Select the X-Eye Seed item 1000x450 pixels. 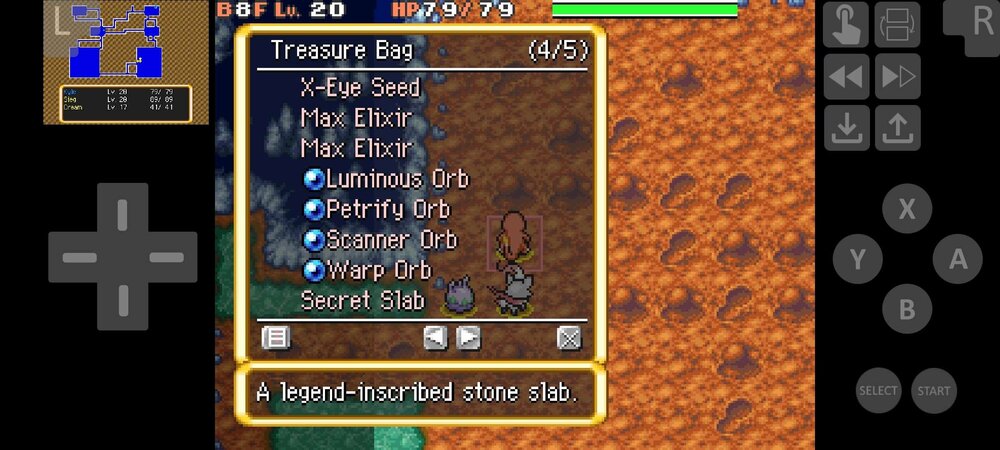pyautogui.click(x=359, y=88)
